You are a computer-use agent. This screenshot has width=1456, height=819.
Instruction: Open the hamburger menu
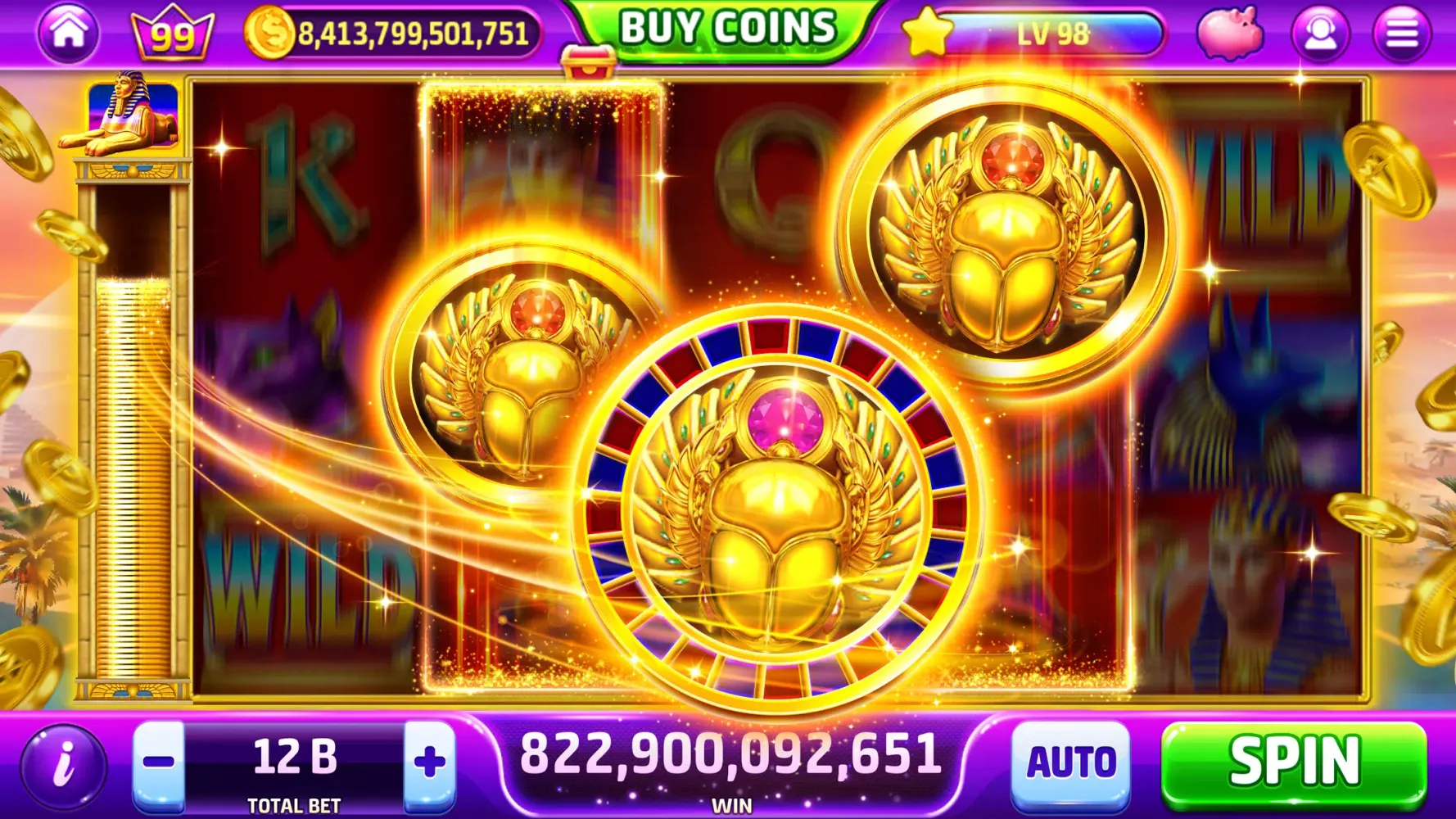click(x=1405, y=32)
